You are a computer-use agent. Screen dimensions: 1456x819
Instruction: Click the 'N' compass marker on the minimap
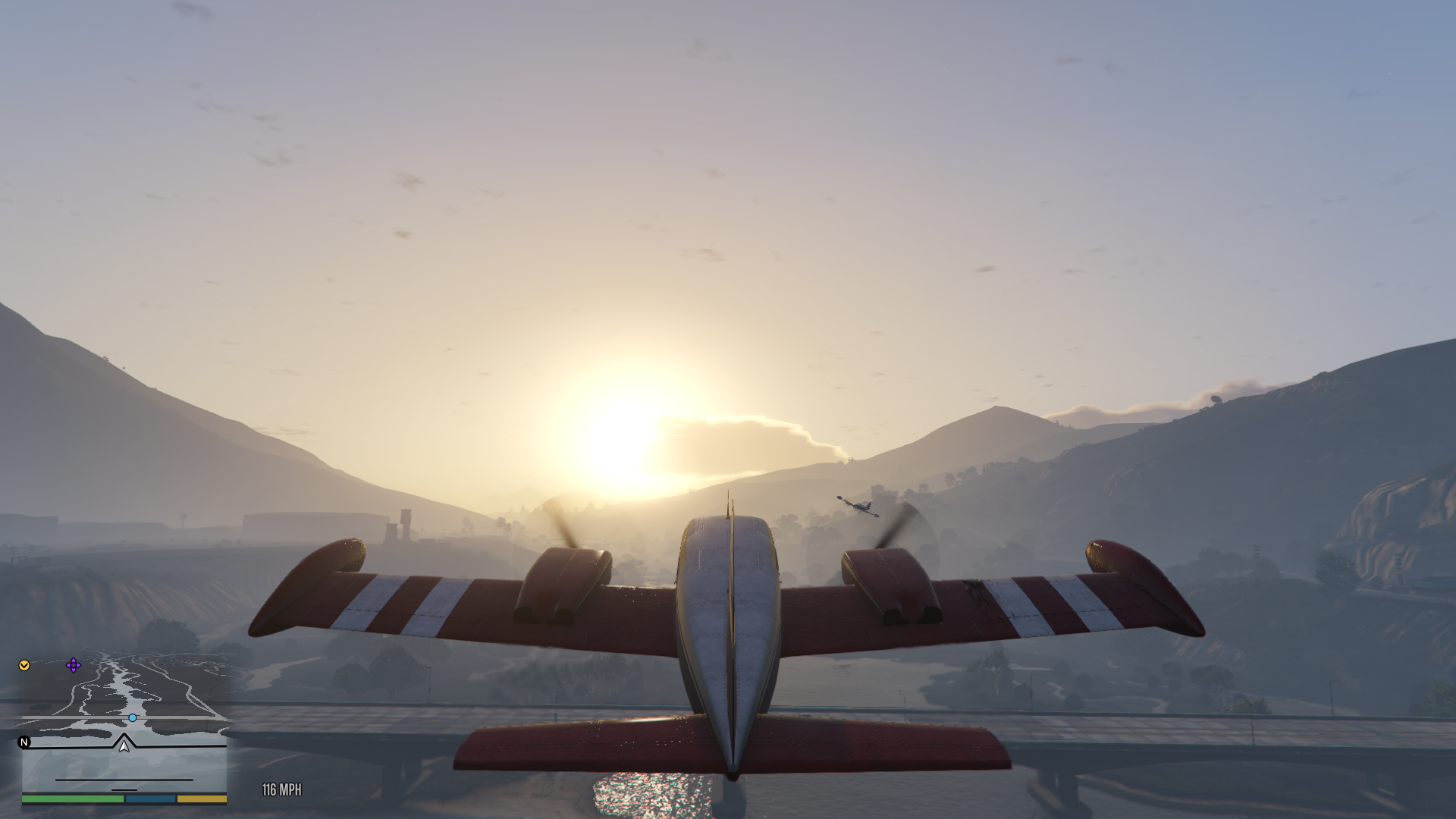click(24, 743)
